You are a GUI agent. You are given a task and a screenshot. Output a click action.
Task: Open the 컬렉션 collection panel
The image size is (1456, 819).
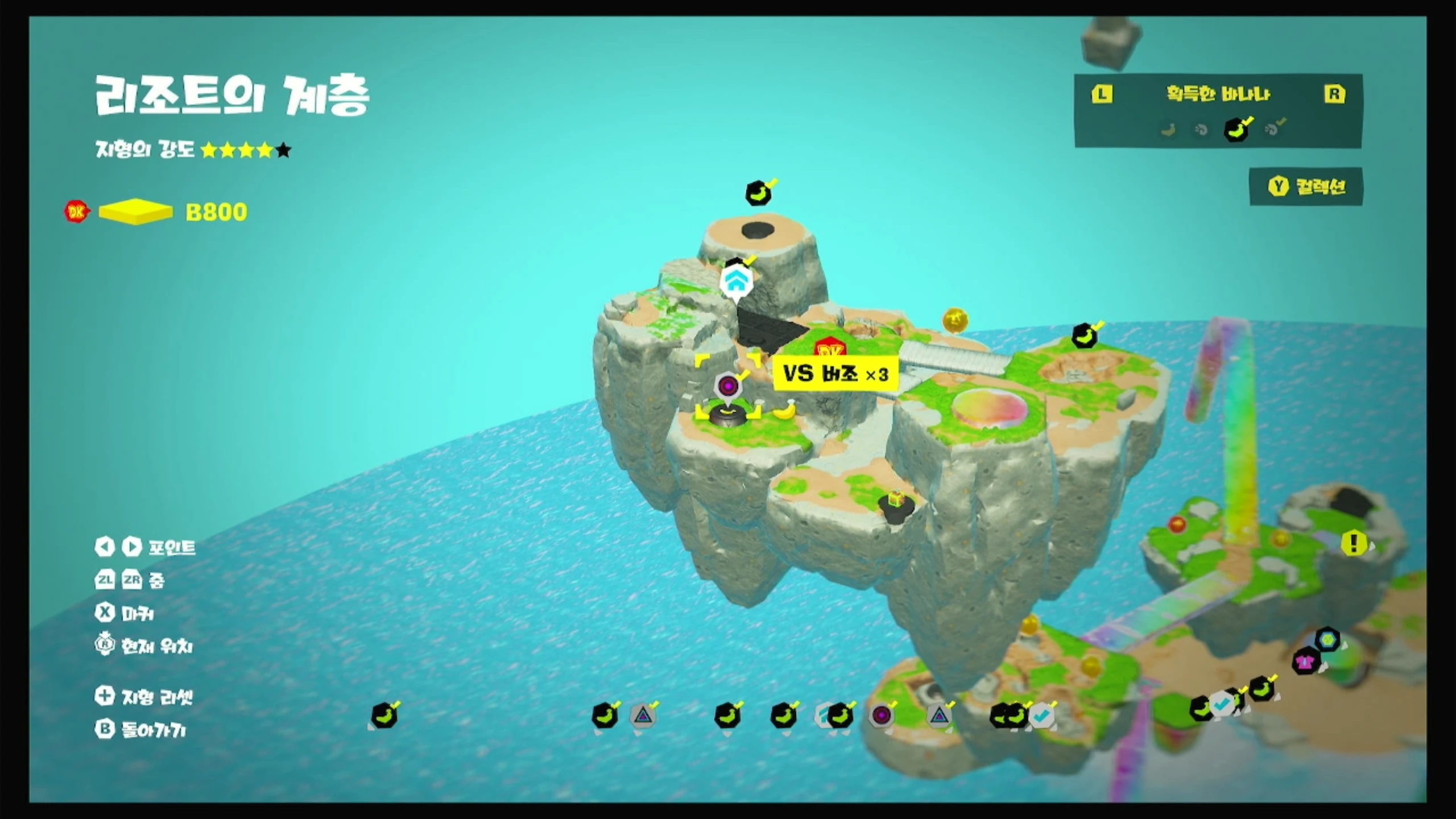tap(1306, 187)
